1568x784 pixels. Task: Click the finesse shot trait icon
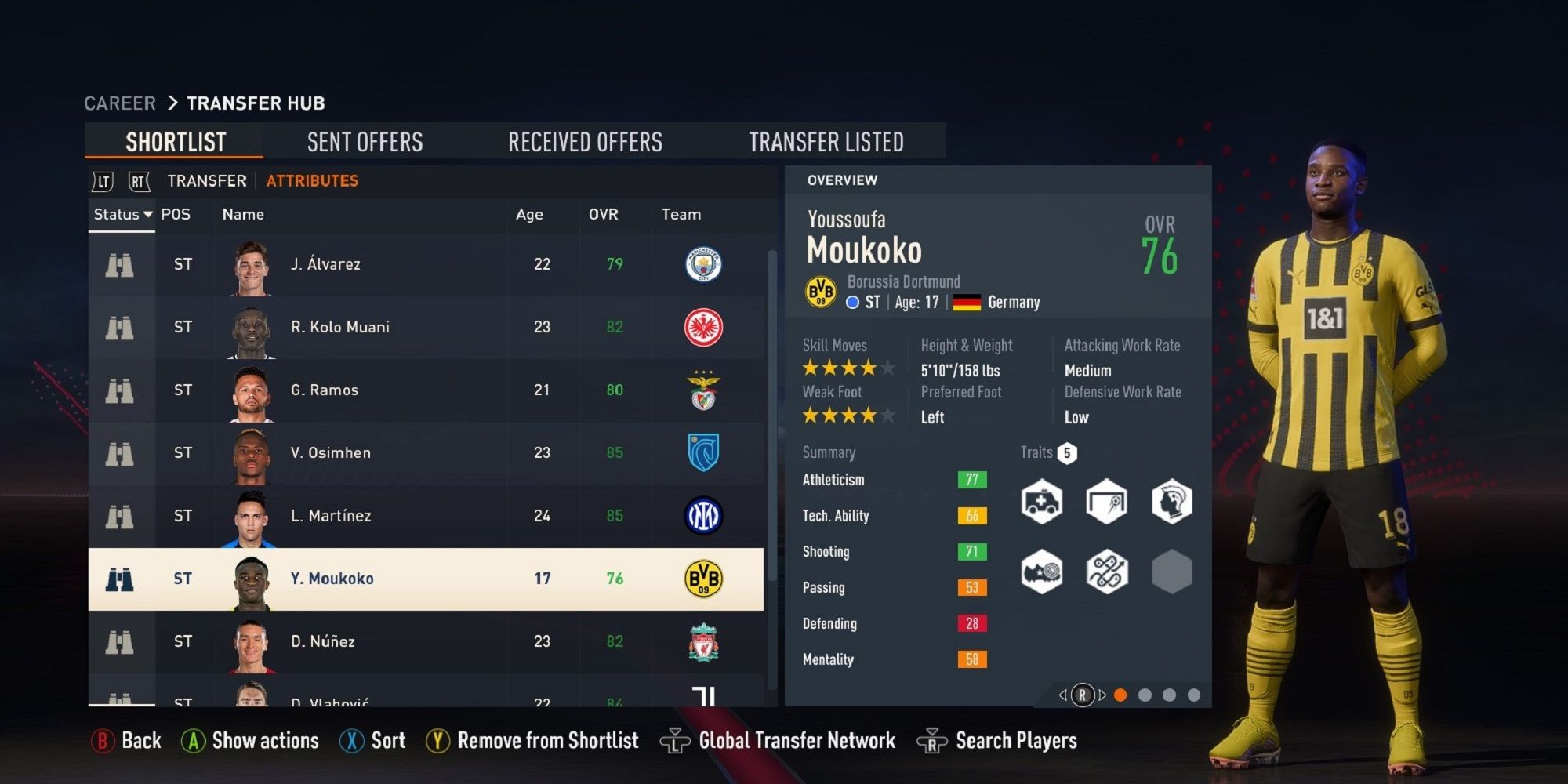1106,503
